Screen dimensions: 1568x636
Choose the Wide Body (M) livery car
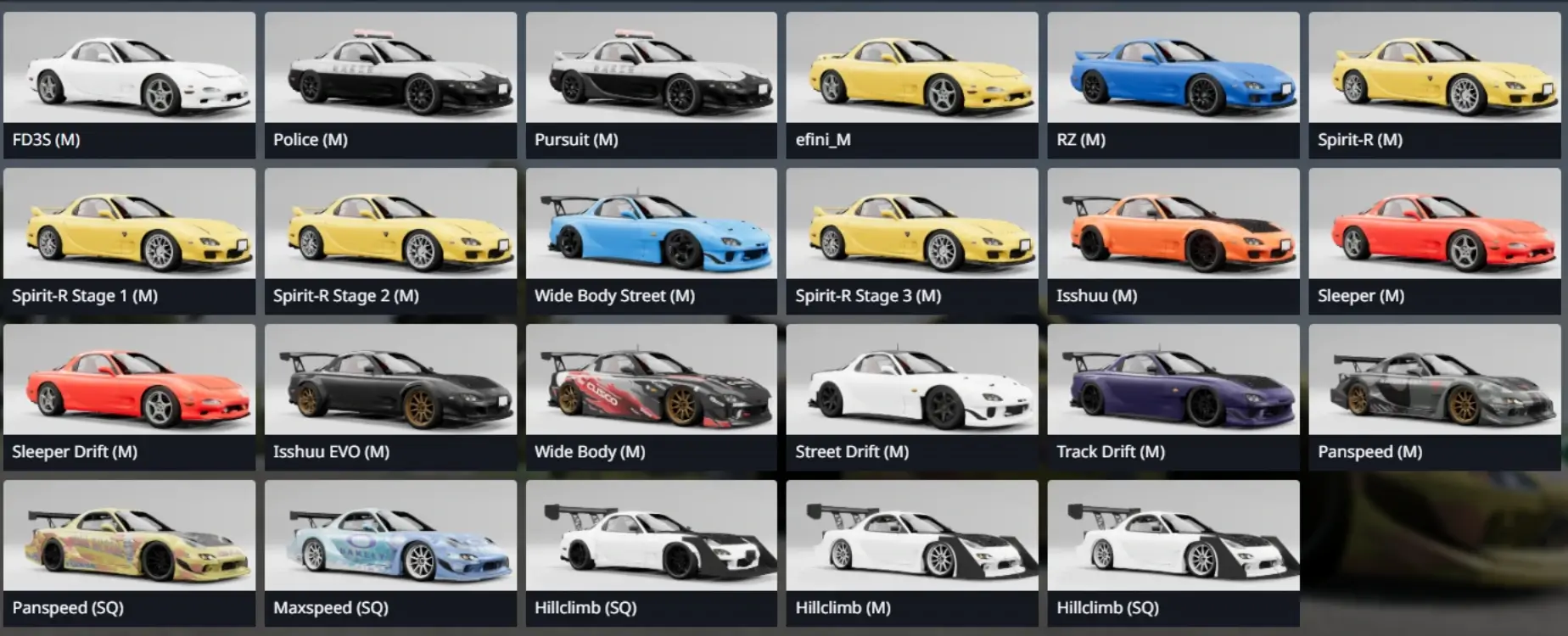click(651, 397)
